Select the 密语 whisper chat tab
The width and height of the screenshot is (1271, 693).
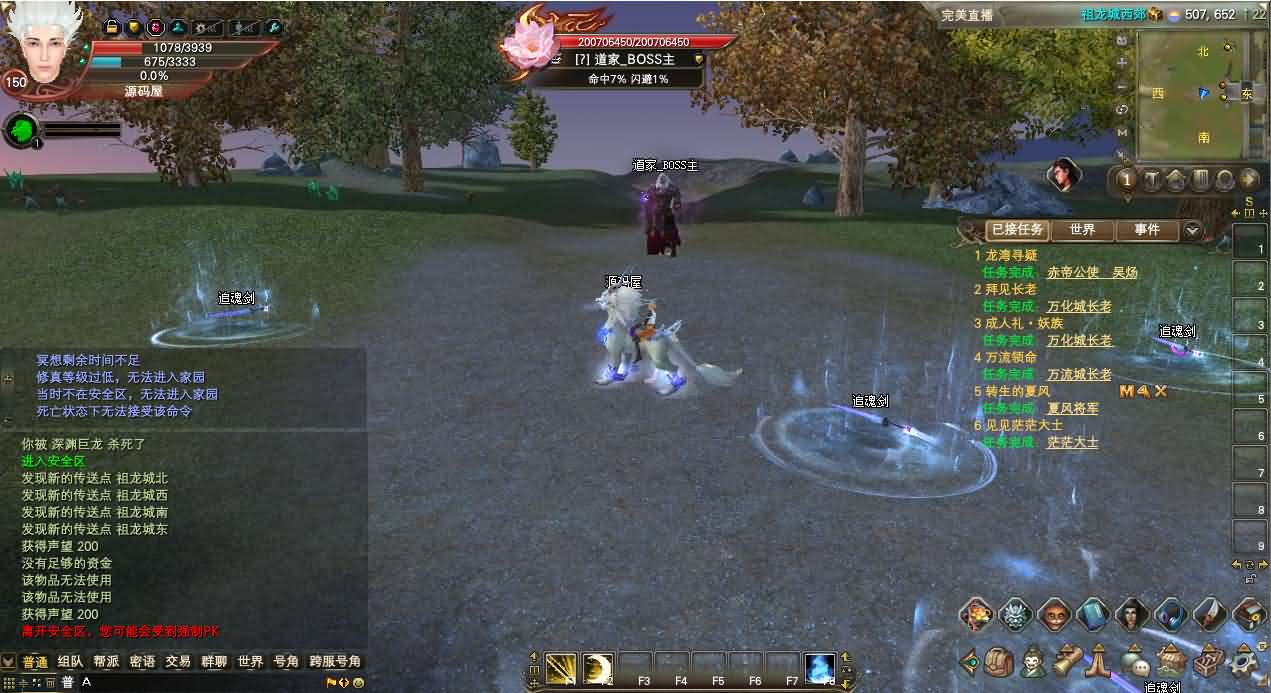pos(142,662)
